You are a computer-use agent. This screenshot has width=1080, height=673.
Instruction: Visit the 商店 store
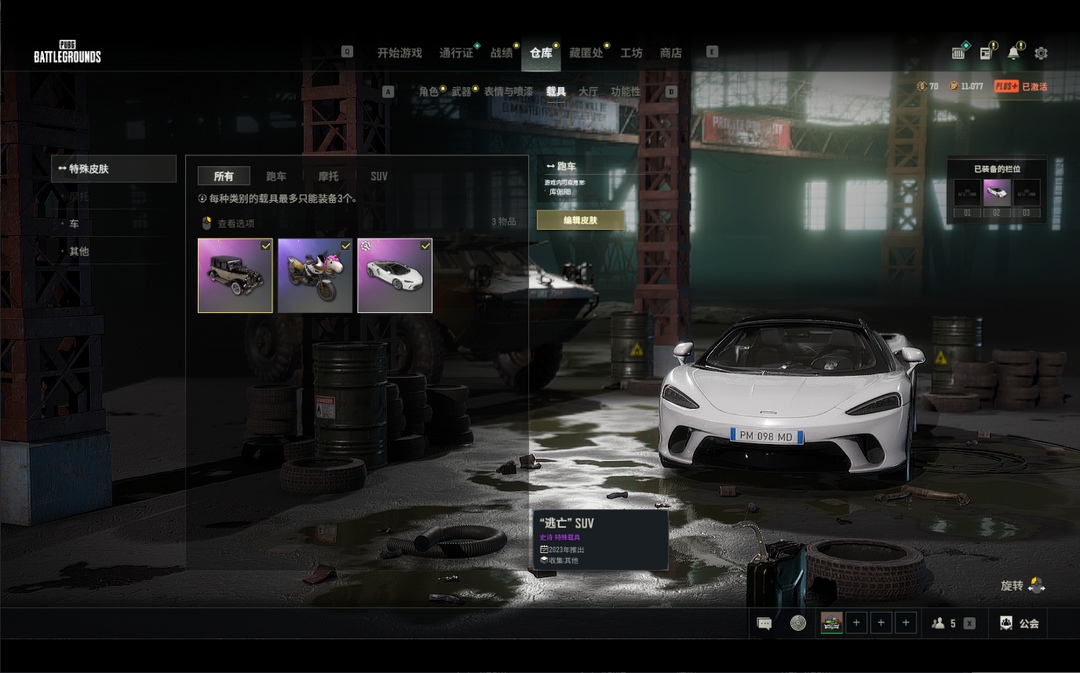[x=670, y=53]
